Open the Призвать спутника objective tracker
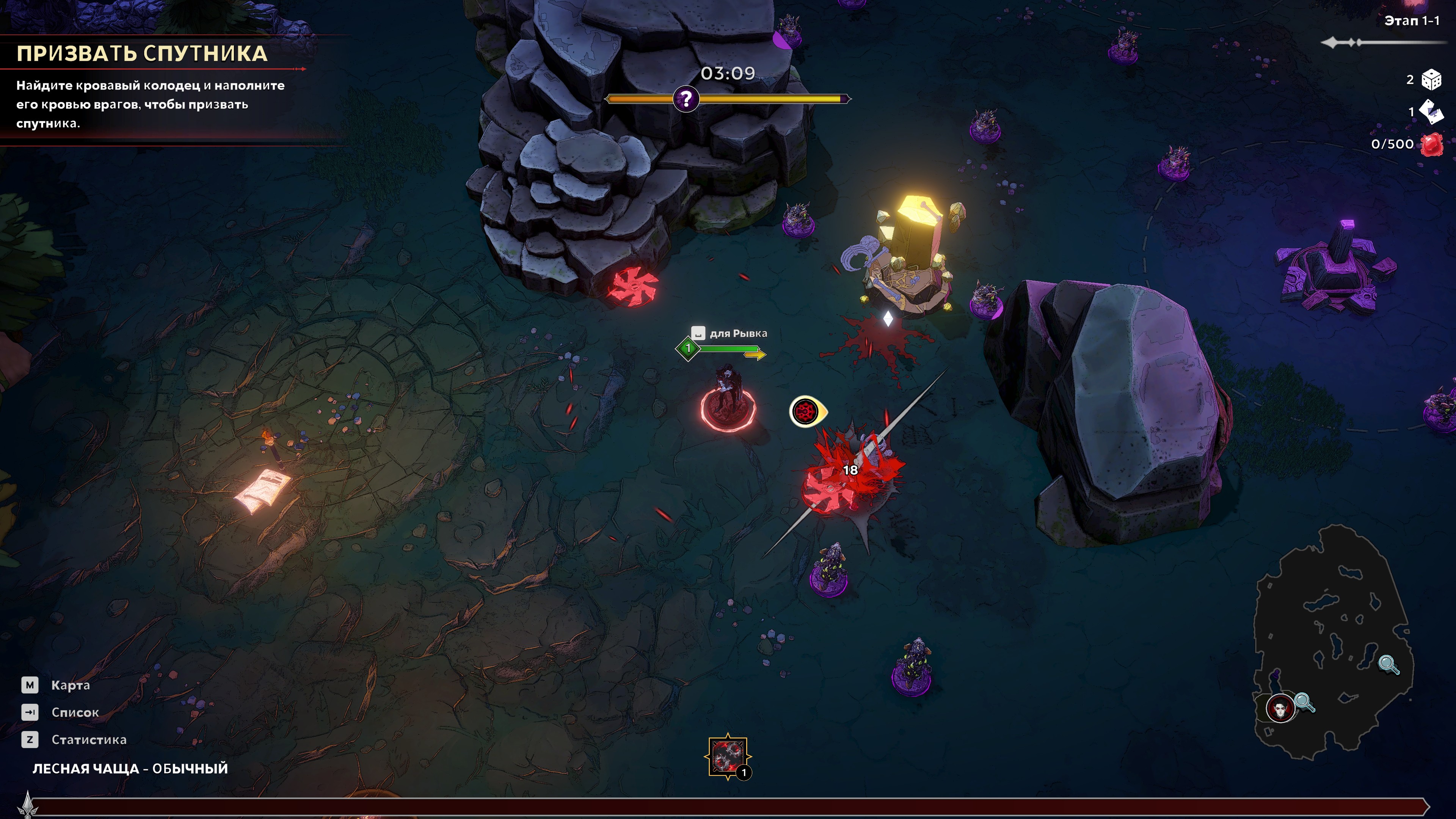Screen dimensions: 1456x819 [x=142, y=54]
